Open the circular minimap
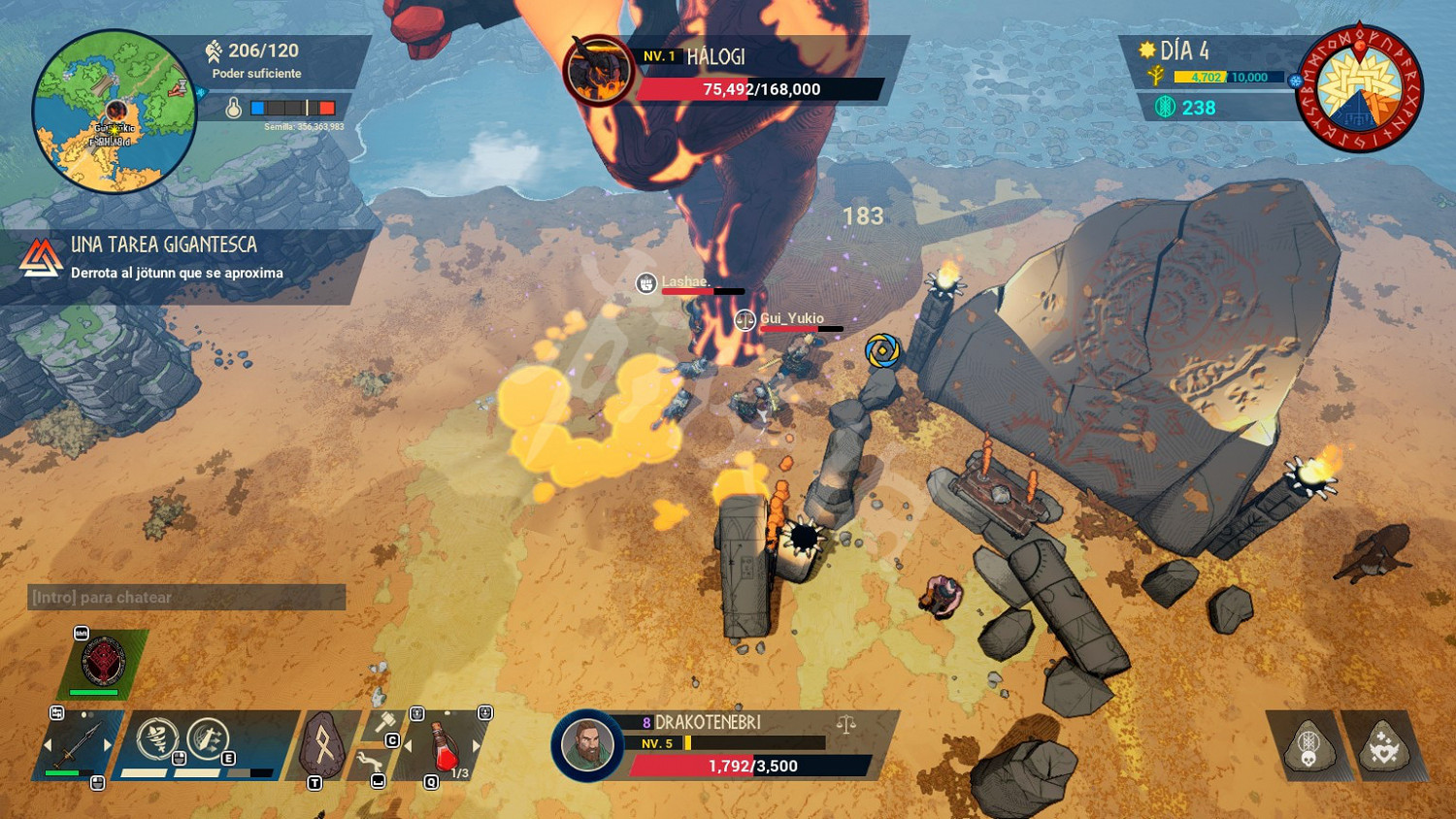 (115, 112)
